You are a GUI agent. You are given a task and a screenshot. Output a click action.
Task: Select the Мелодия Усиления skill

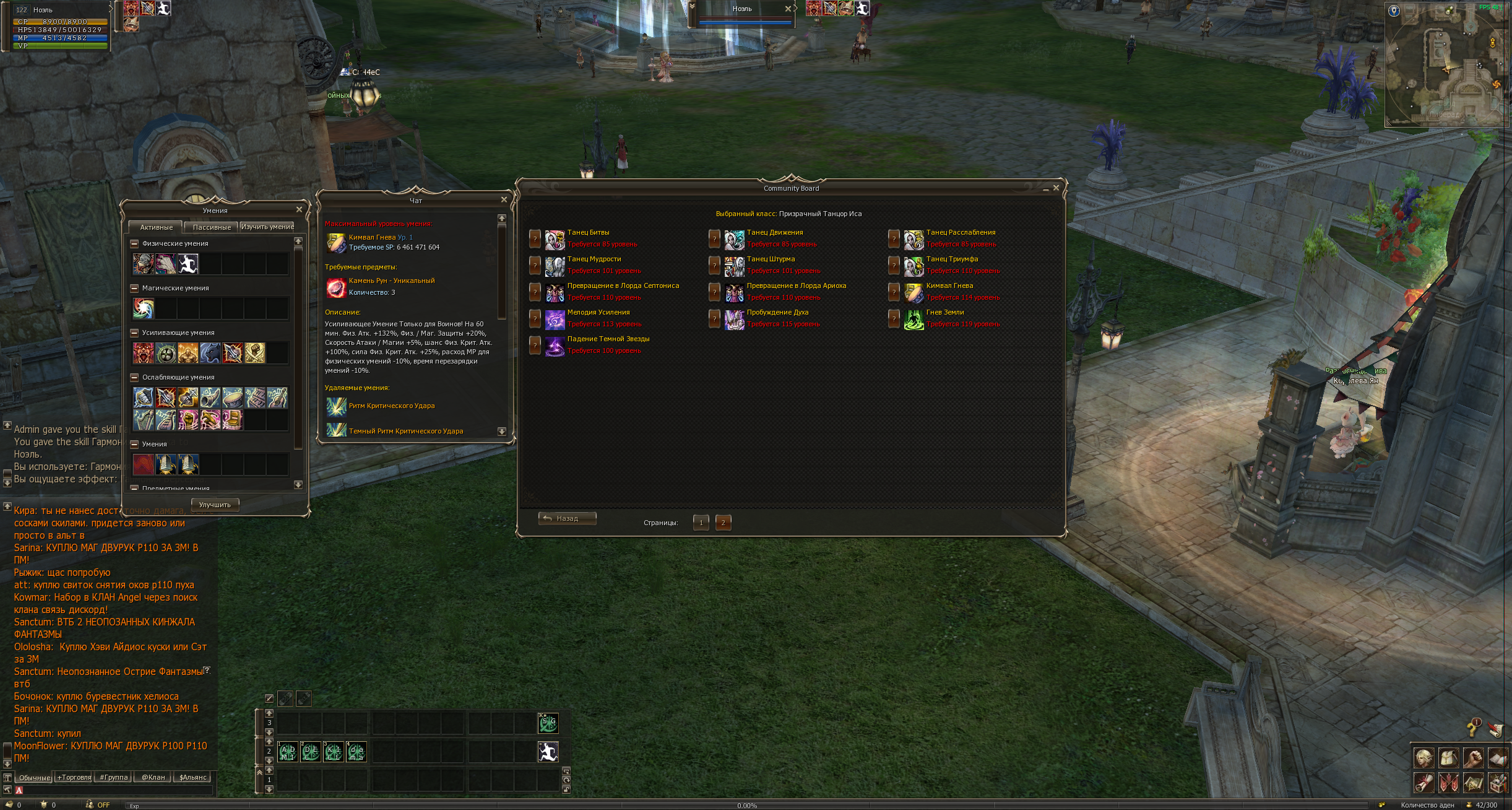tap(598, 313)
